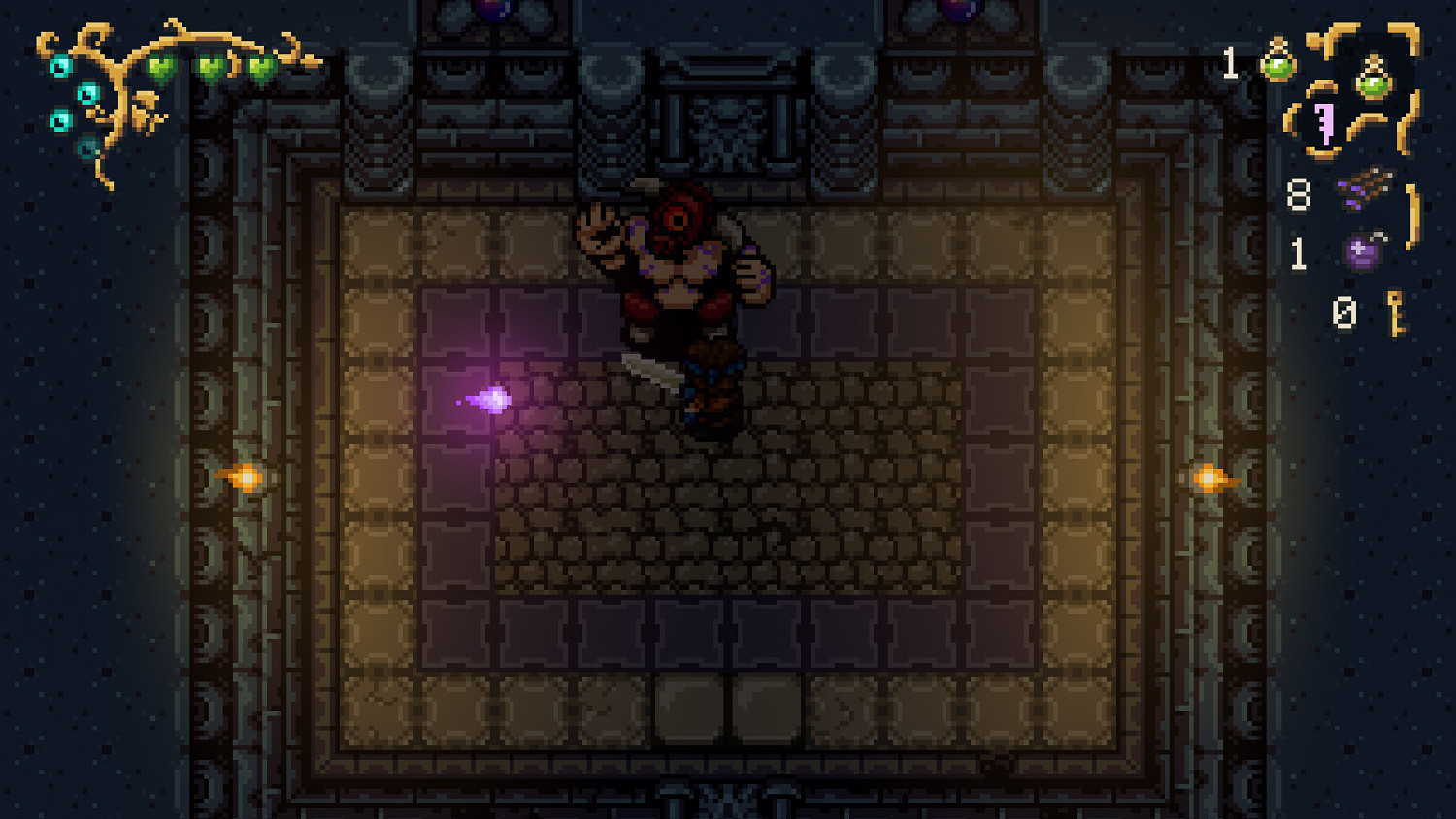The height and width of the screenshot is (819, 1456).
Task: Toggle the middle cyan orb on the vine
Action: pos(87,96)
